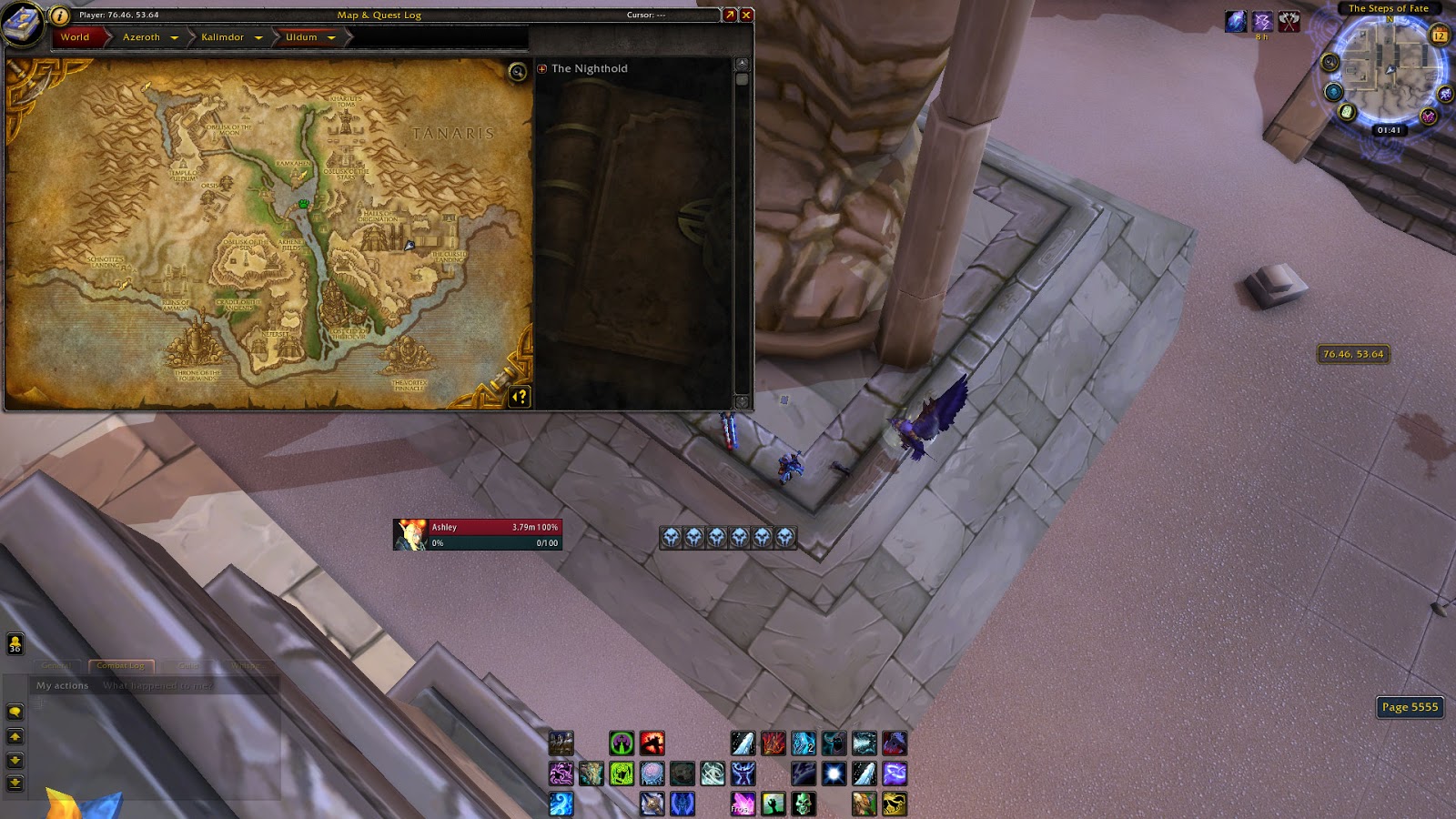
Task: Select The Nighthold quest title link
Action: (x=590, y=67)
